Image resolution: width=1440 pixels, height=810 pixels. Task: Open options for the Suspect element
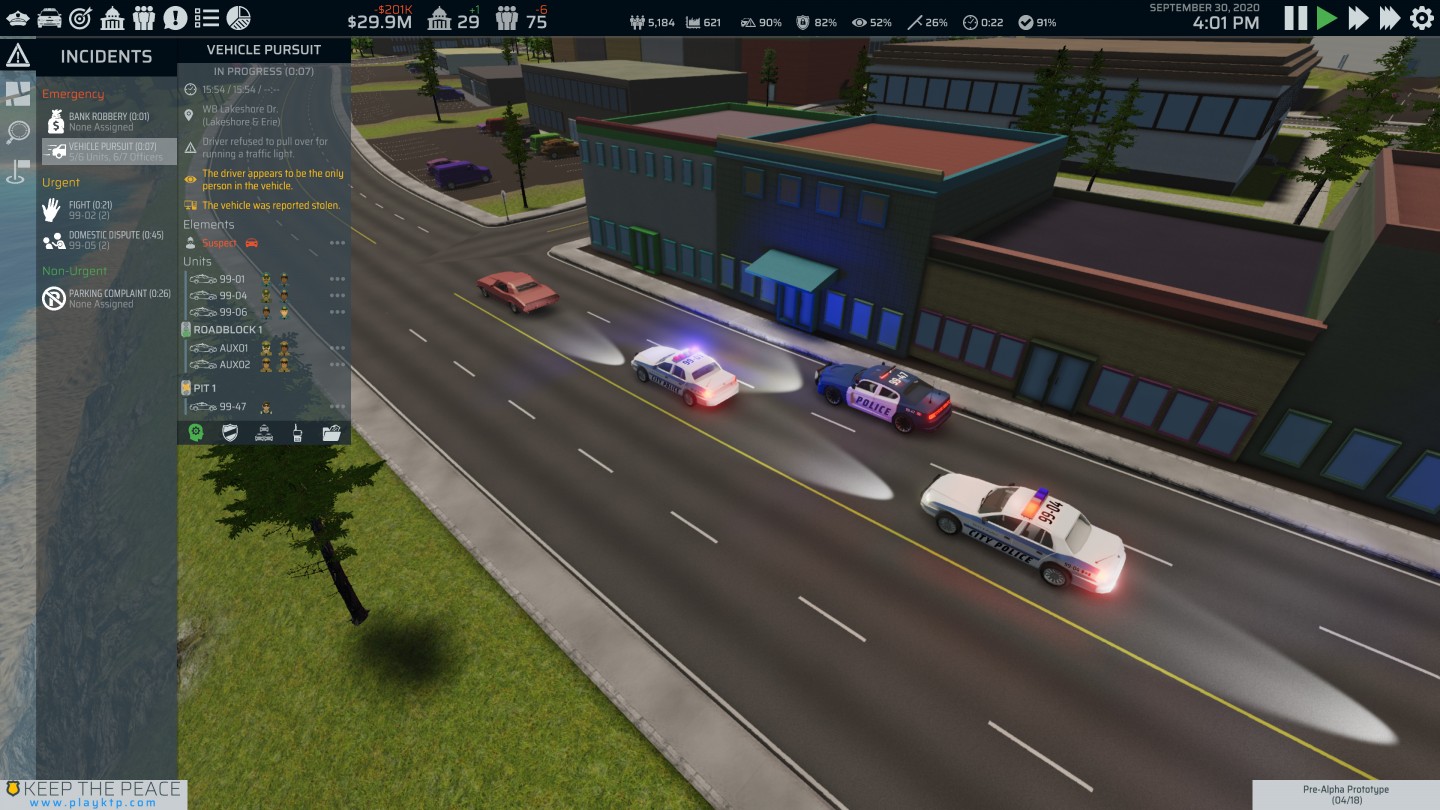coord(337,243)
